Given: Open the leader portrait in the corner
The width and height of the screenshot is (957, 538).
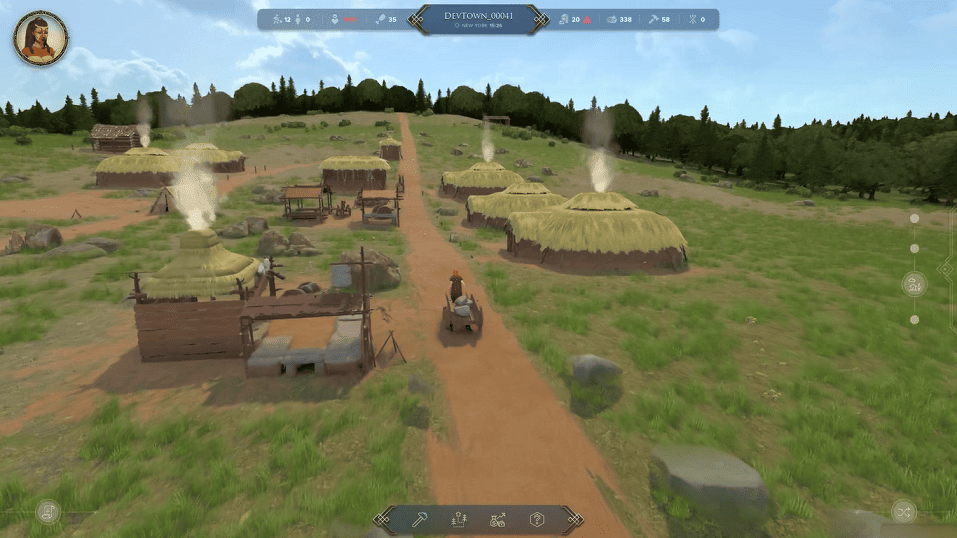Looking at the screenshot, I should pos(40,39).
